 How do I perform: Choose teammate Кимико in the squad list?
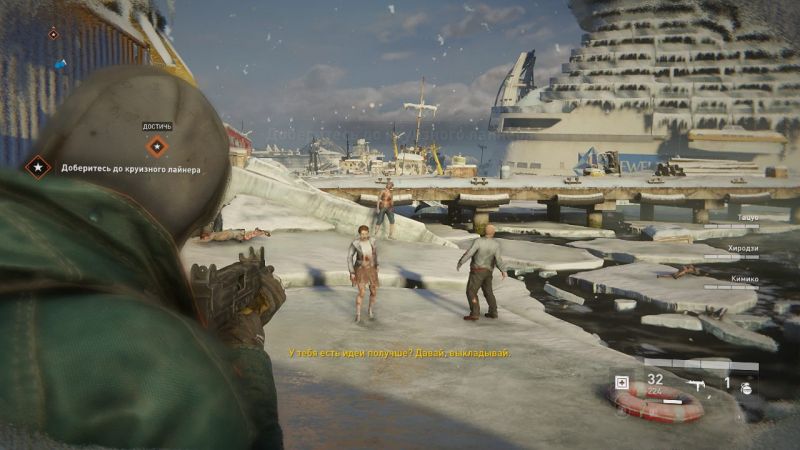click(x=743, y=279)
